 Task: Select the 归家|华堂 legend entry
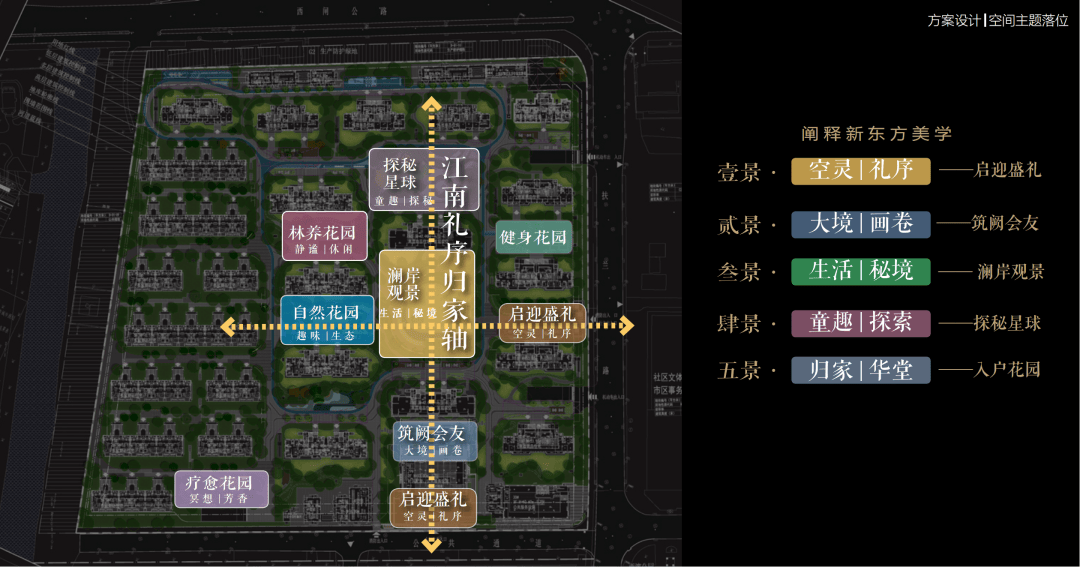coord(860,370)
